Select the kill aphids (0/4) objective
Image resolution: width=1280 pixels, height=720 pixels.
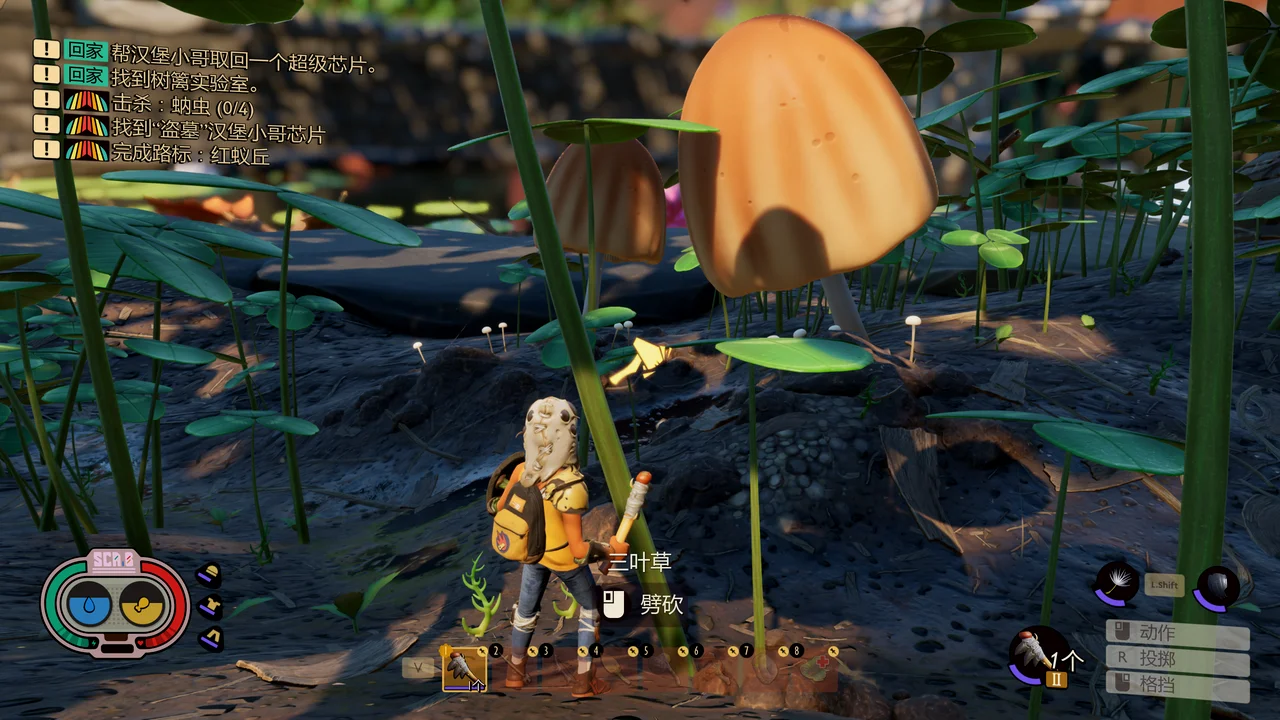click(168, 101)
